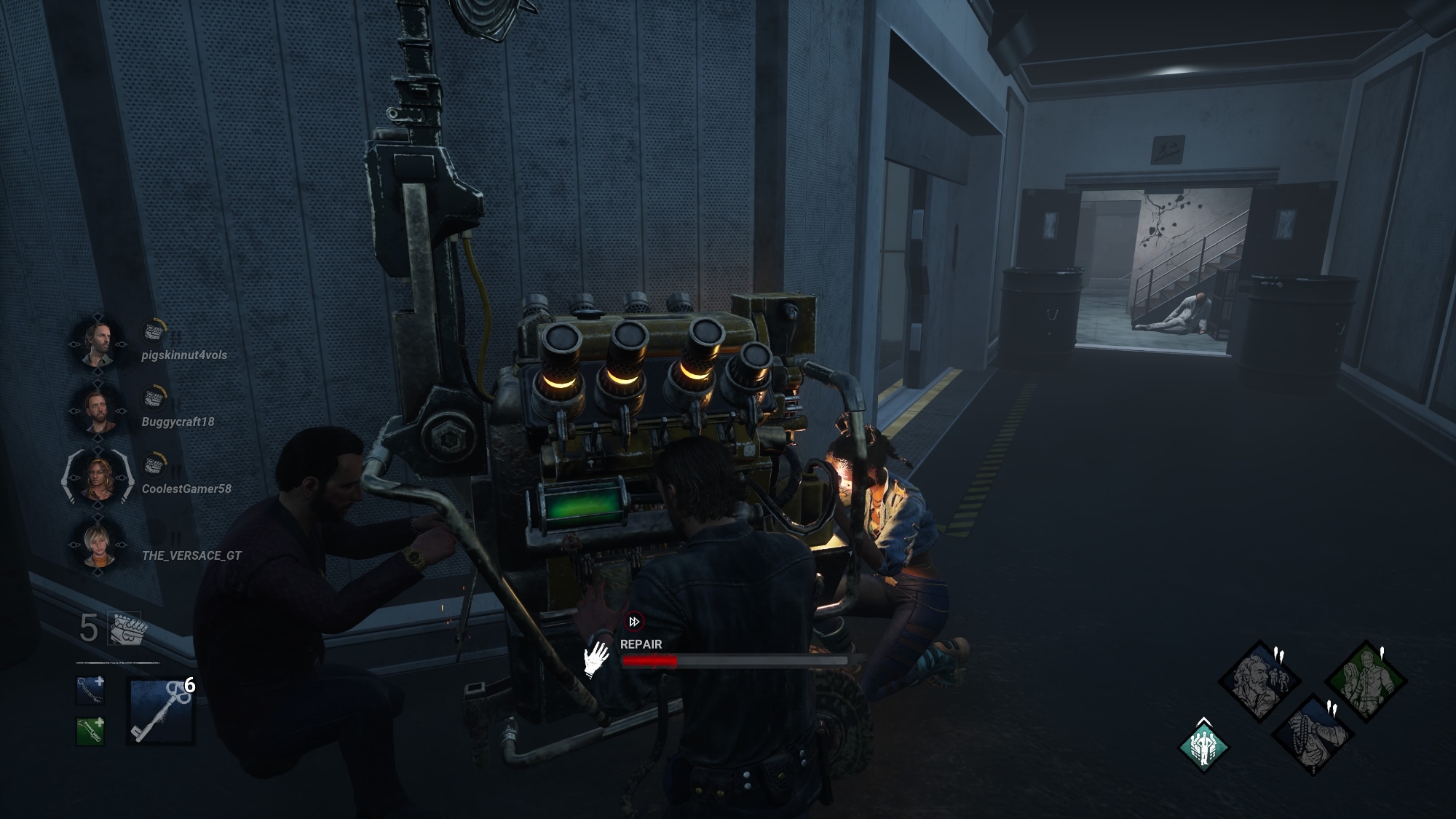Click the teal team status effect icon
Screen dimensions: 1456x819
[x=1203, y=747]
